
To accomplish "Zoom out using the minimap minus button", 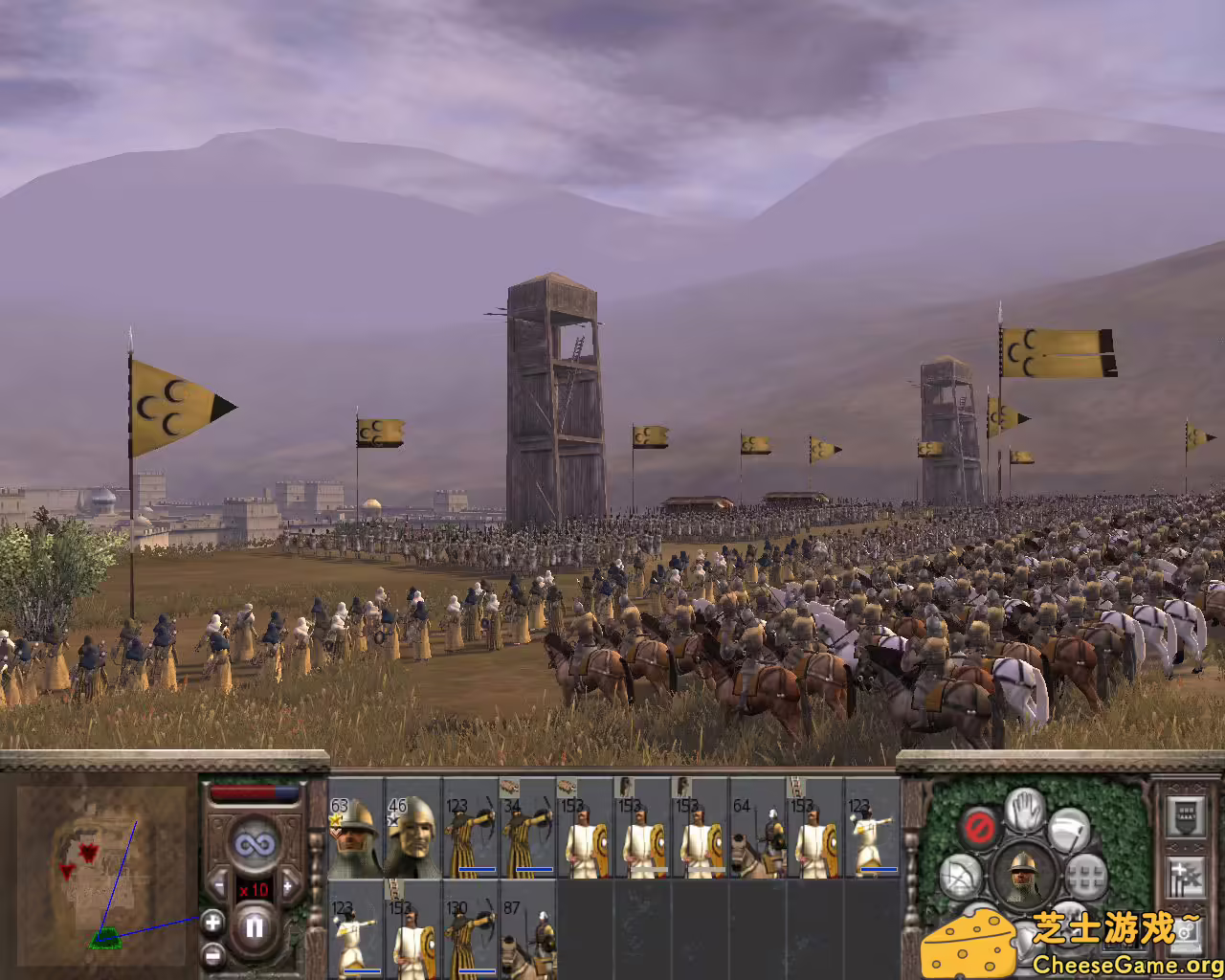I will tap(212, 955).
